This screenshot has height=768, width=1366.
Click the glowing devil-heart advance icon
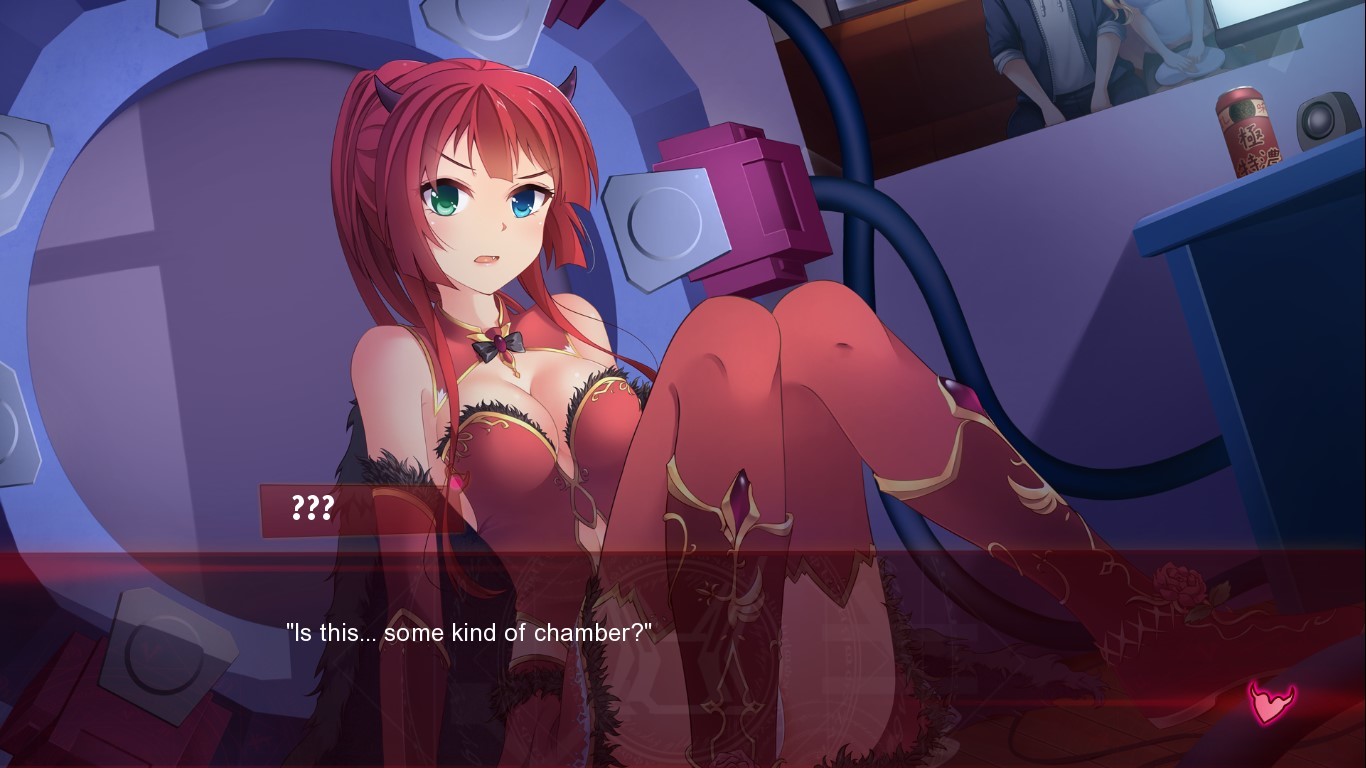(x=1270, y=702)
